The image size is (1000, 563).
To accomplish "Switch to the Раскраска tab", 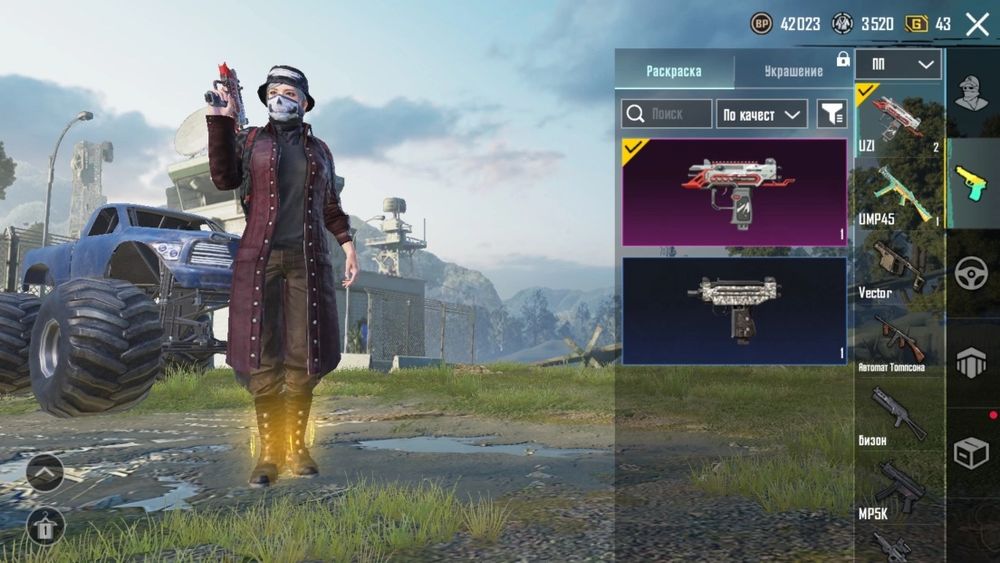I will [x=674, y=71].
